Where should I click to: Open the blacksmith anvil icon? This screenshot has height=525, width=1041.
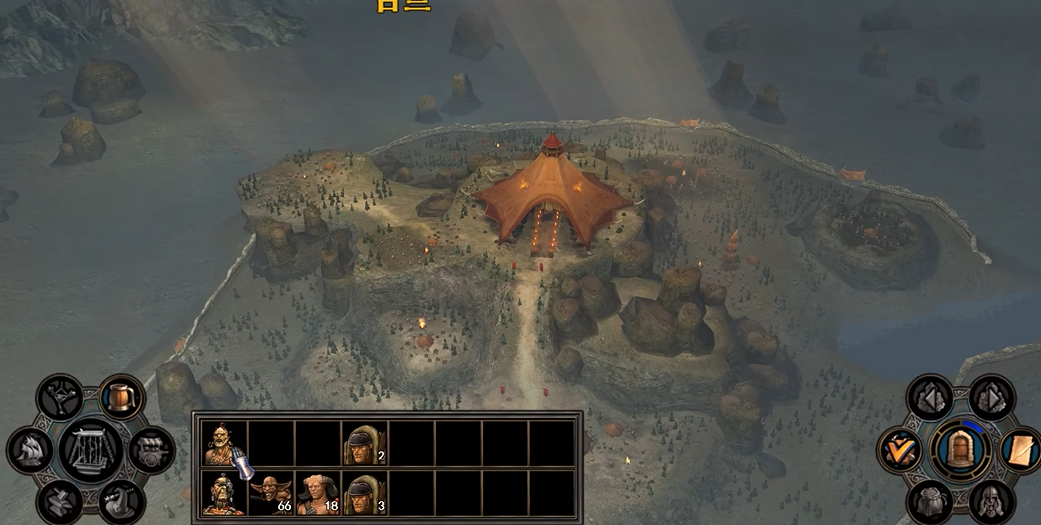click(x=59, y=502)
